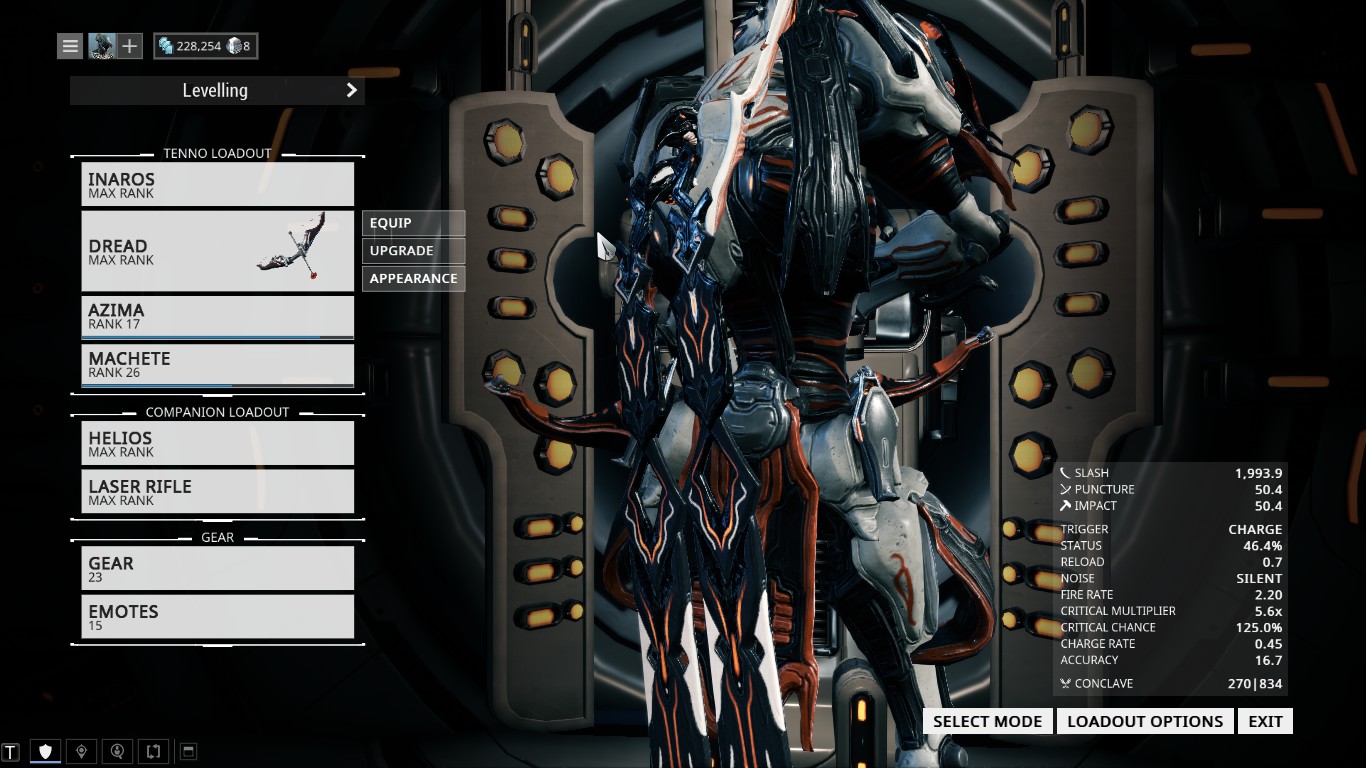Select the Machete melee weapon slot
1366x768 pixels.
click(217, 364)
